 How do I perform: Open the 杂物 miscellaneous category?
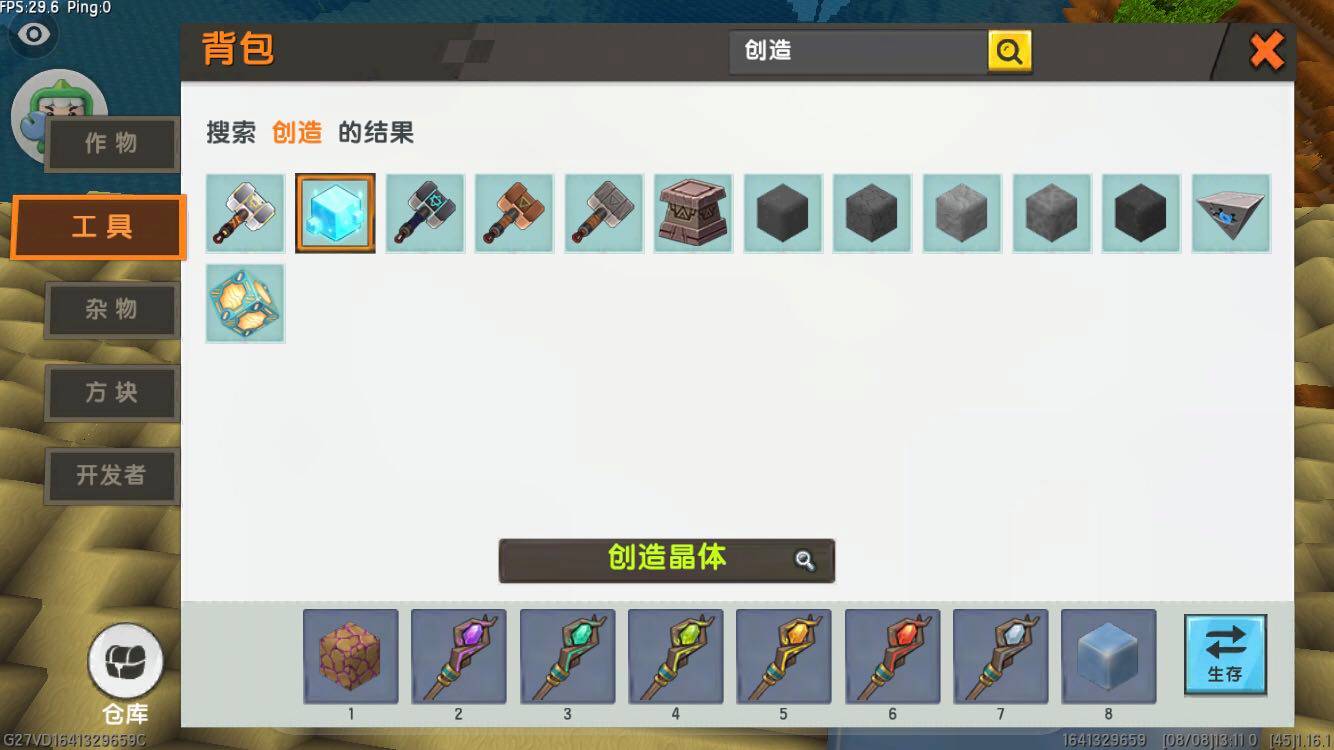point(111,310)
